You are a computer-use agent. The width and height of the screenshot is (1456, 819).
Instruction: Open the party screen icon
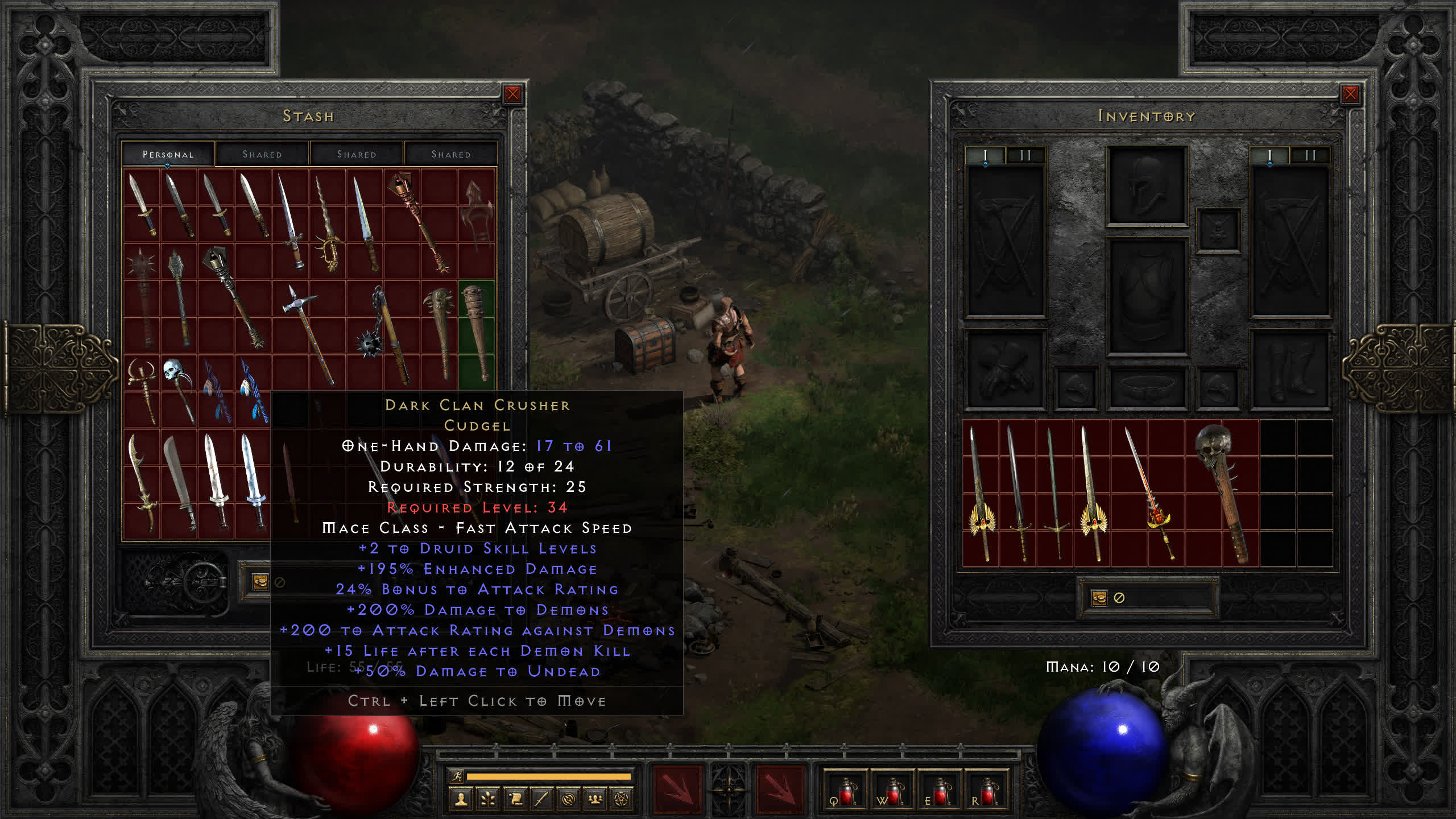pos(595,800)
